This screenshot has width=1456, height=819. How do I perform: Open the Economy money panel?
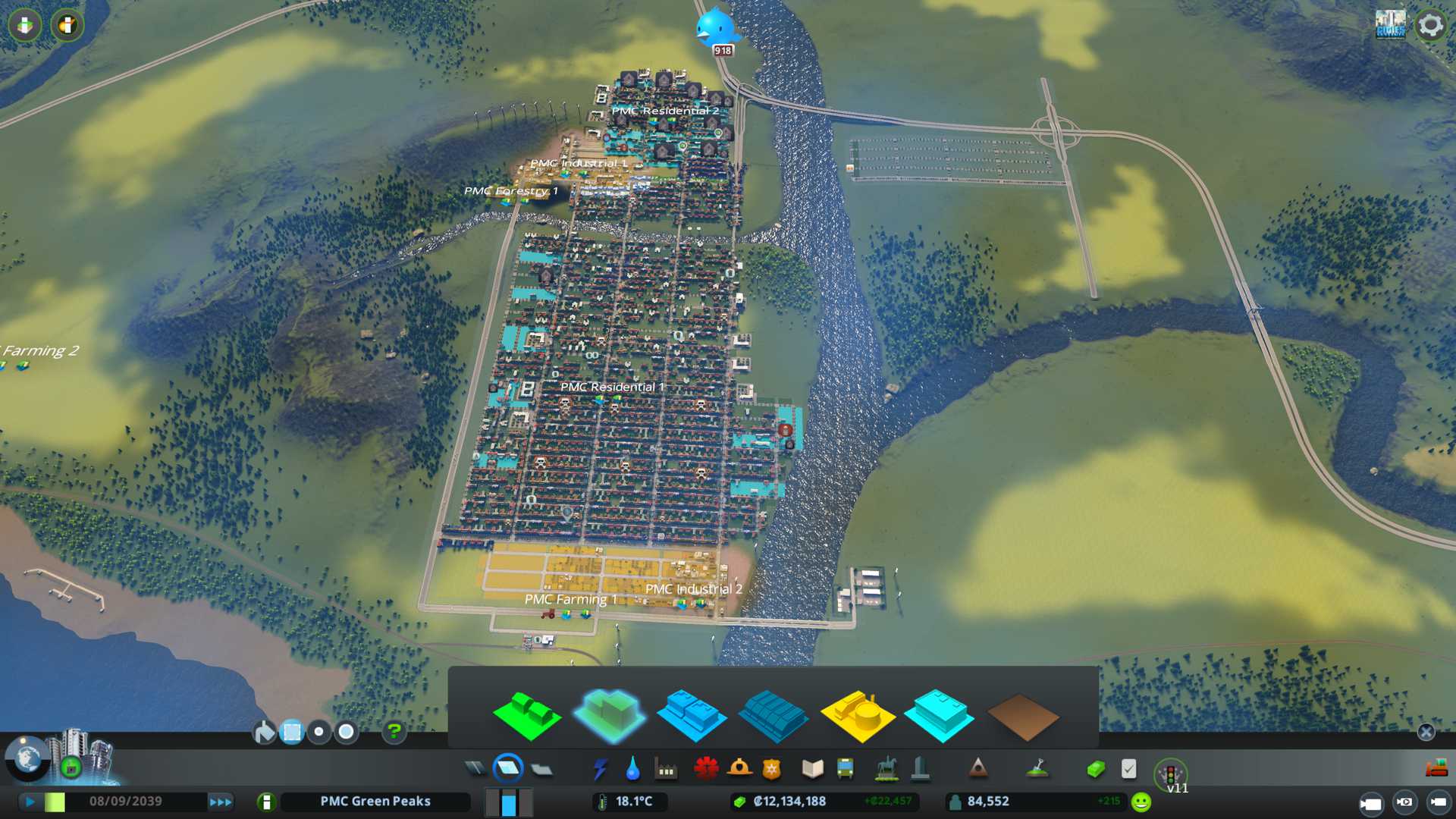tap(1095, 770)
